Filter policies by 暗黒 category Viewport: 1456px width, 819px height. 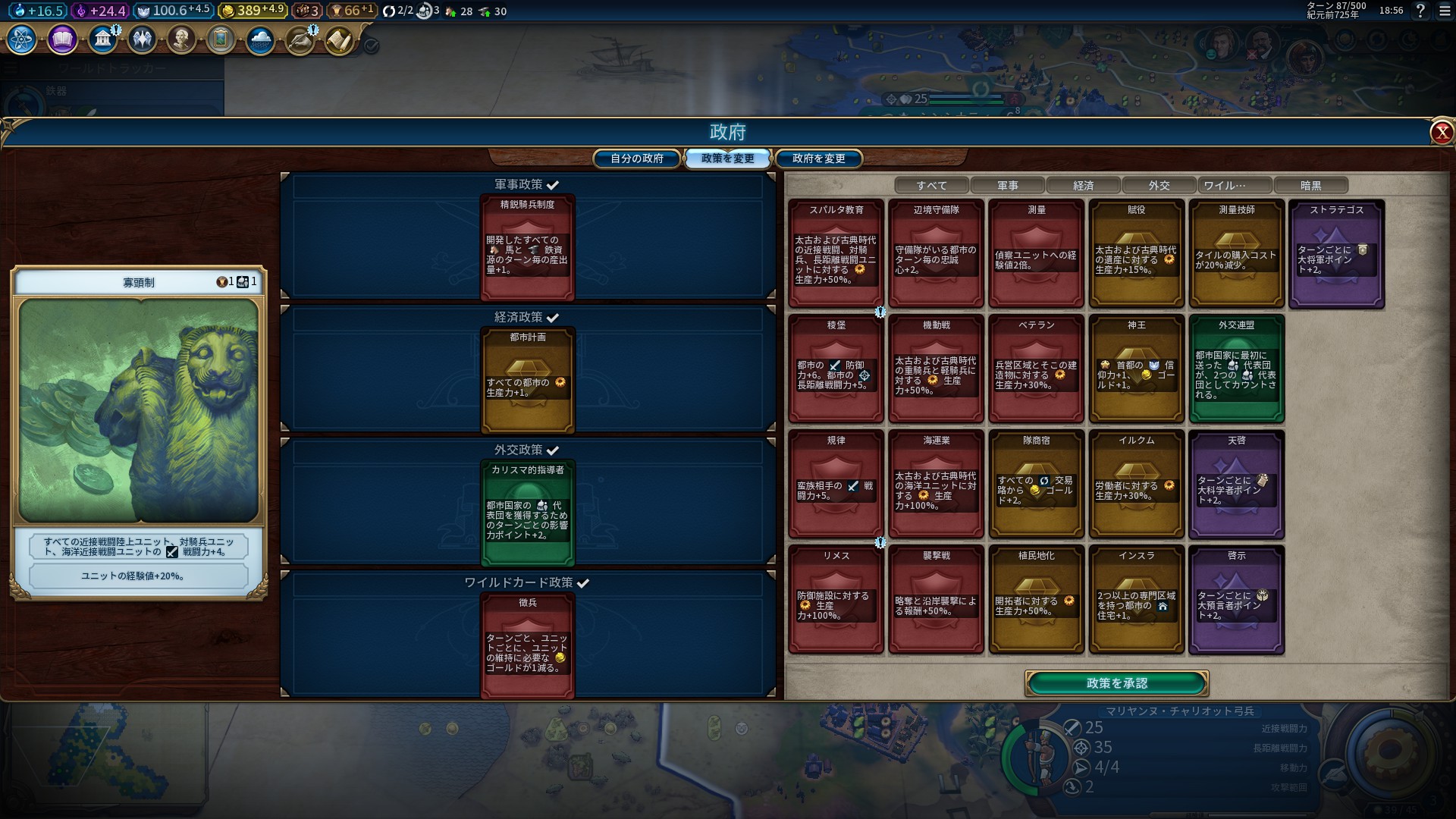click(x=1310, y=185)
